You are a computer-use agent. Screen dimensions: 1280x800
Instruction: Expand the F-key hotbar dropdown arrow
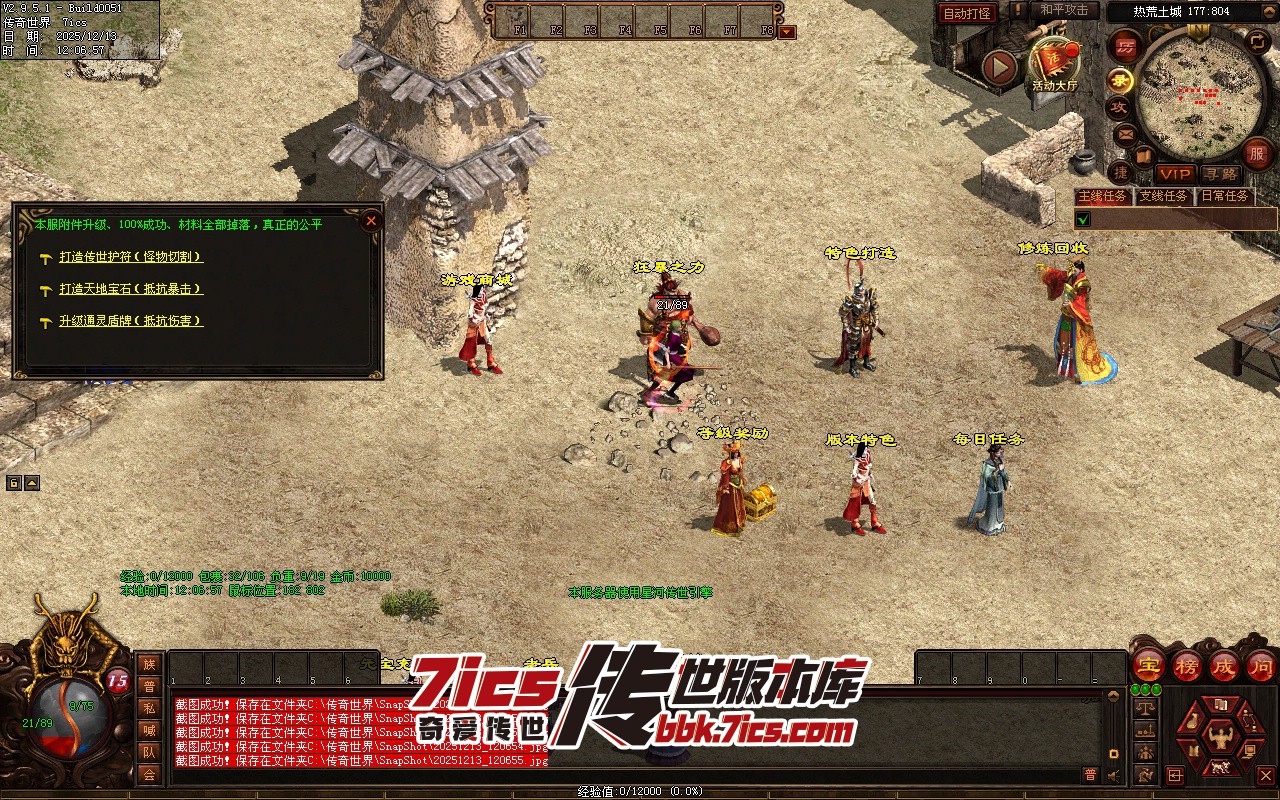click(x=788, y=31)
